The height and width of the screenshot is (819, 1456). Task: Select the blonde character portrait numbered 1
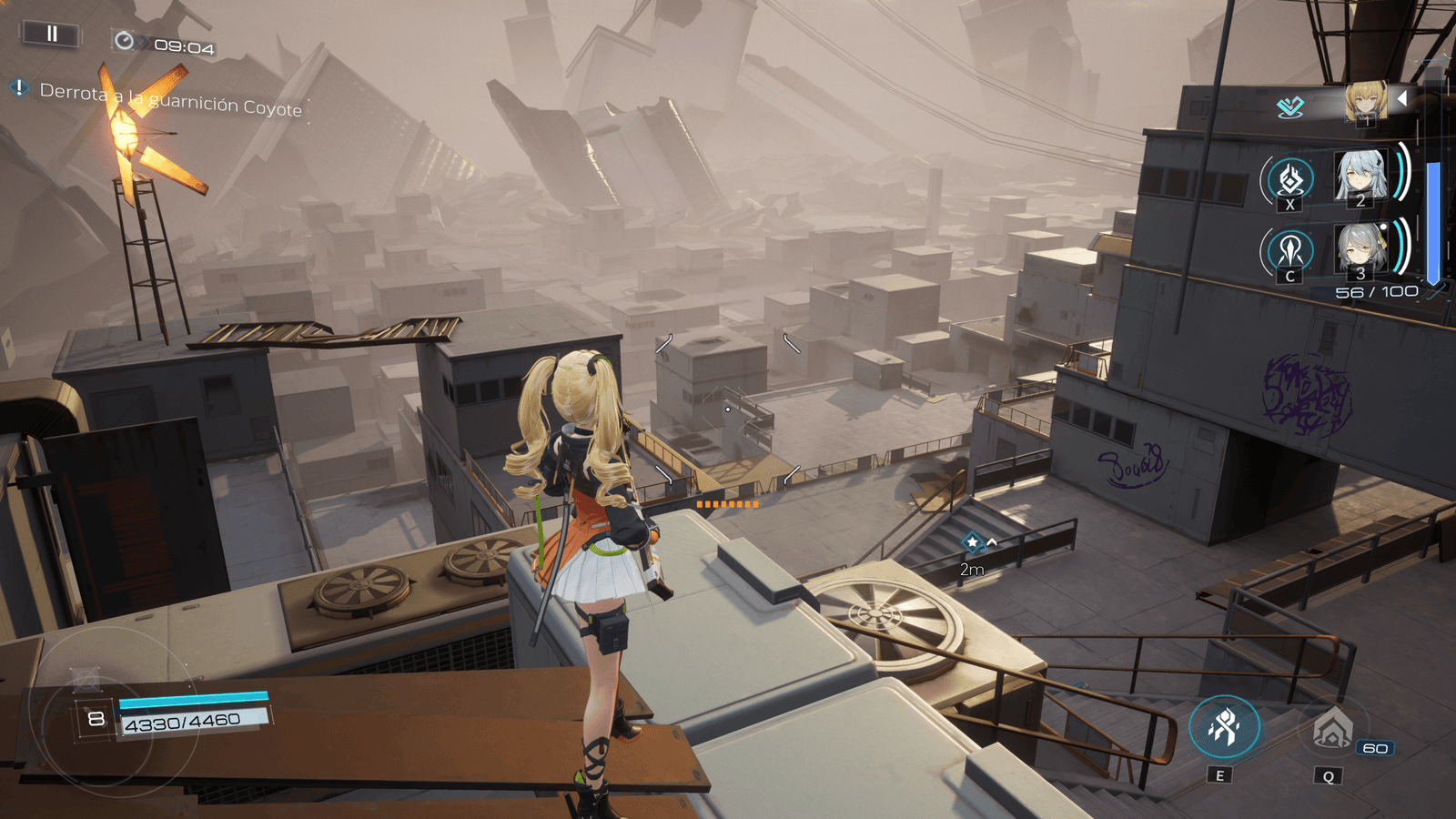click(x=1365, y=102)
